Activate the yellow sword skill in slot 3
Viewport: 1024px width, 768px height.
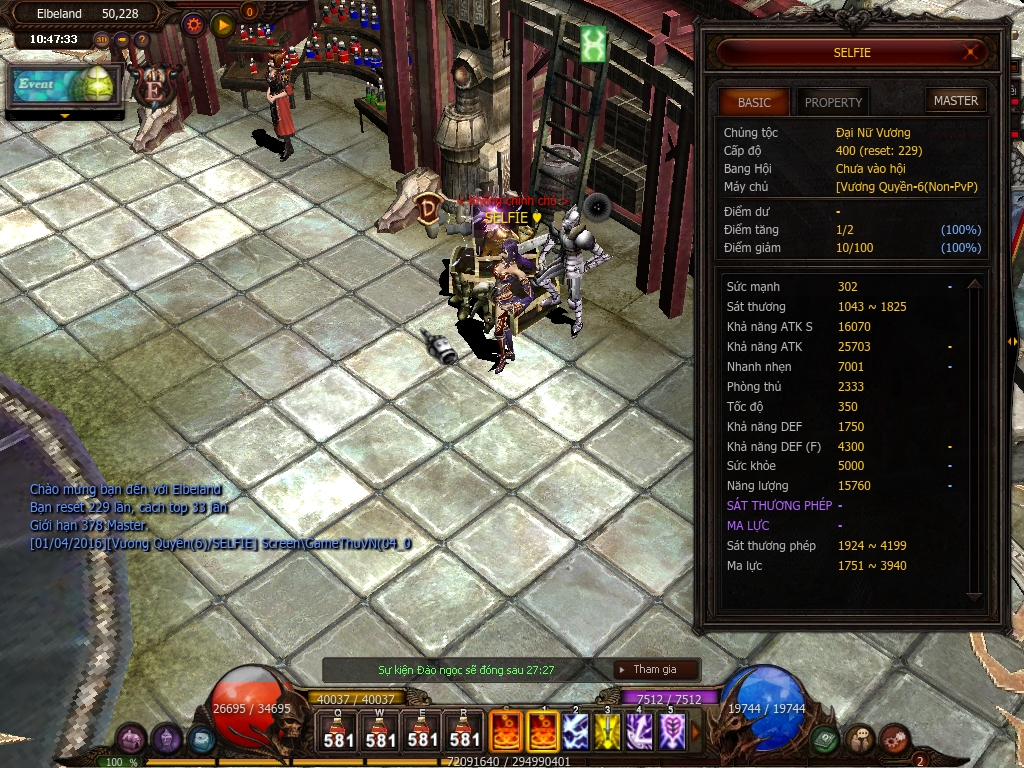click(607, 731)
